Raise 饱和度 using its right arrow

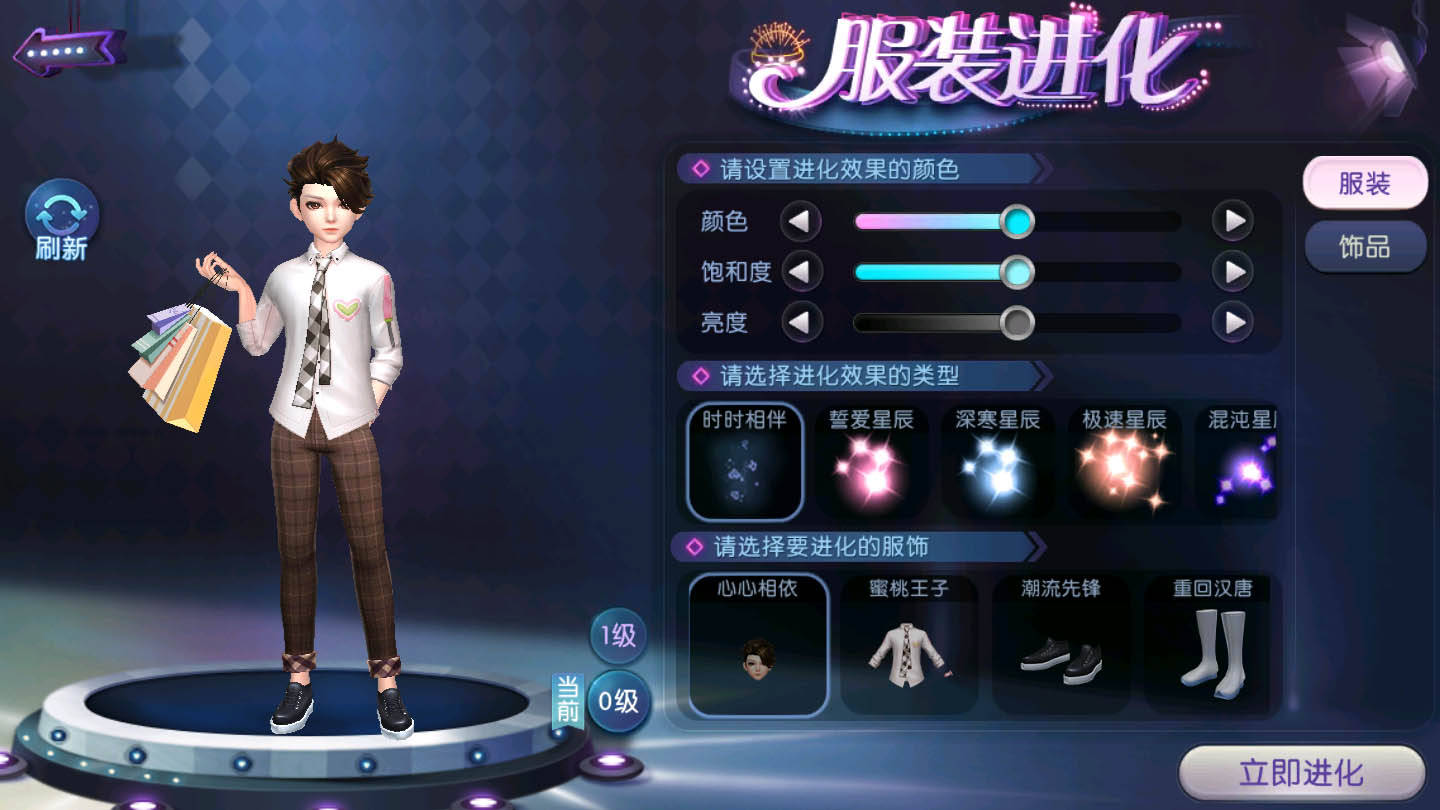coord(1233,271)
